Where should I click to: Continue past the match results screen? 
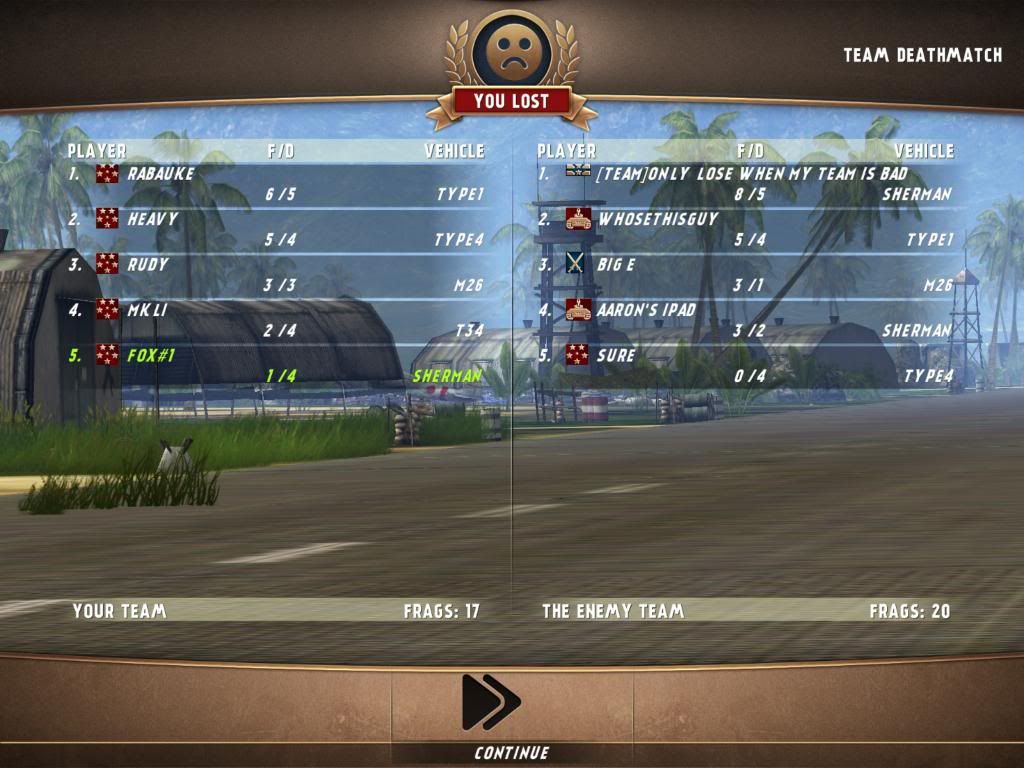pyautogui.click(x=491, y=703)
